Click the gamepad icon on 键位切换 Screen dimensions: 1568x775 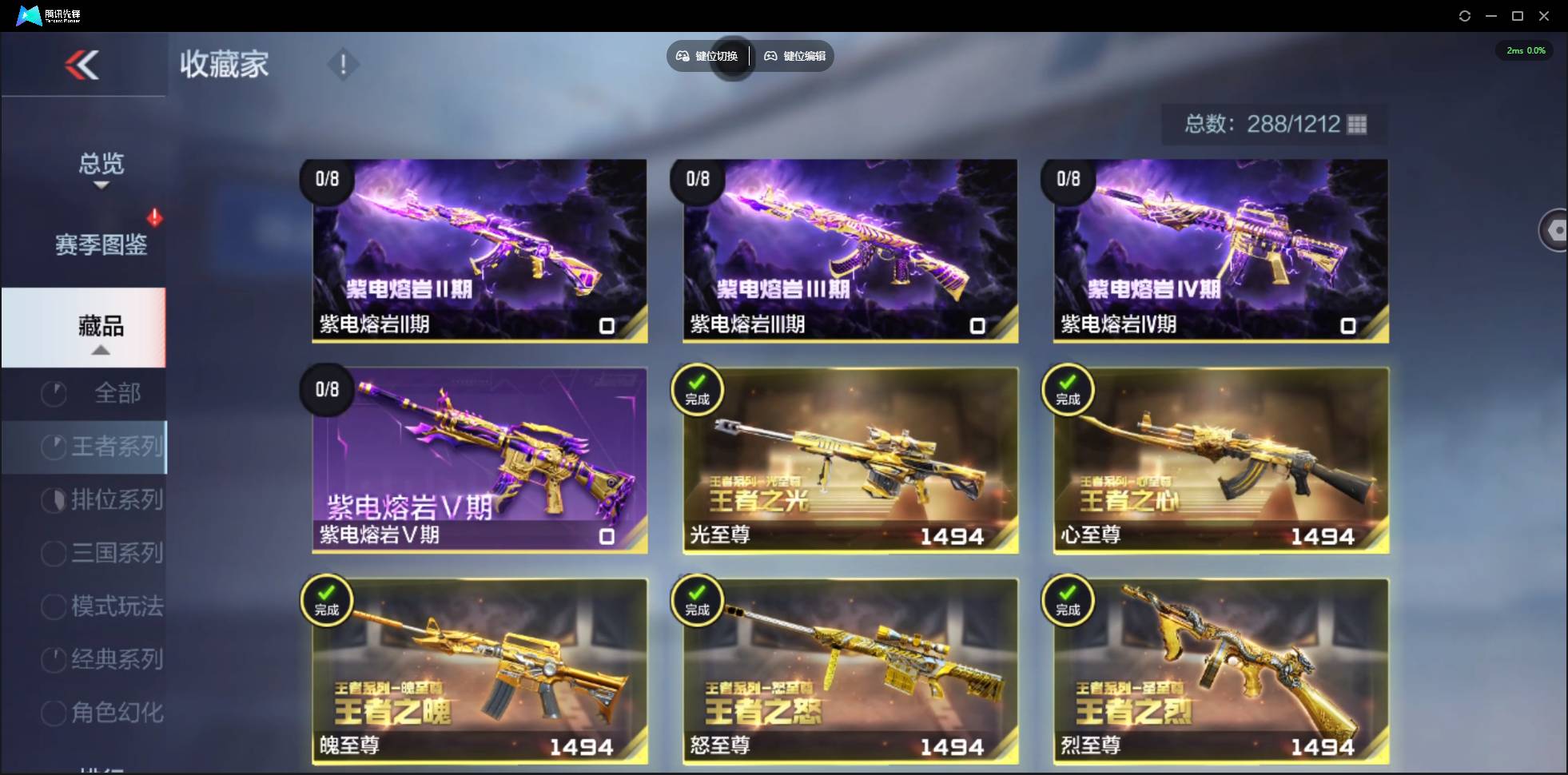683,56
